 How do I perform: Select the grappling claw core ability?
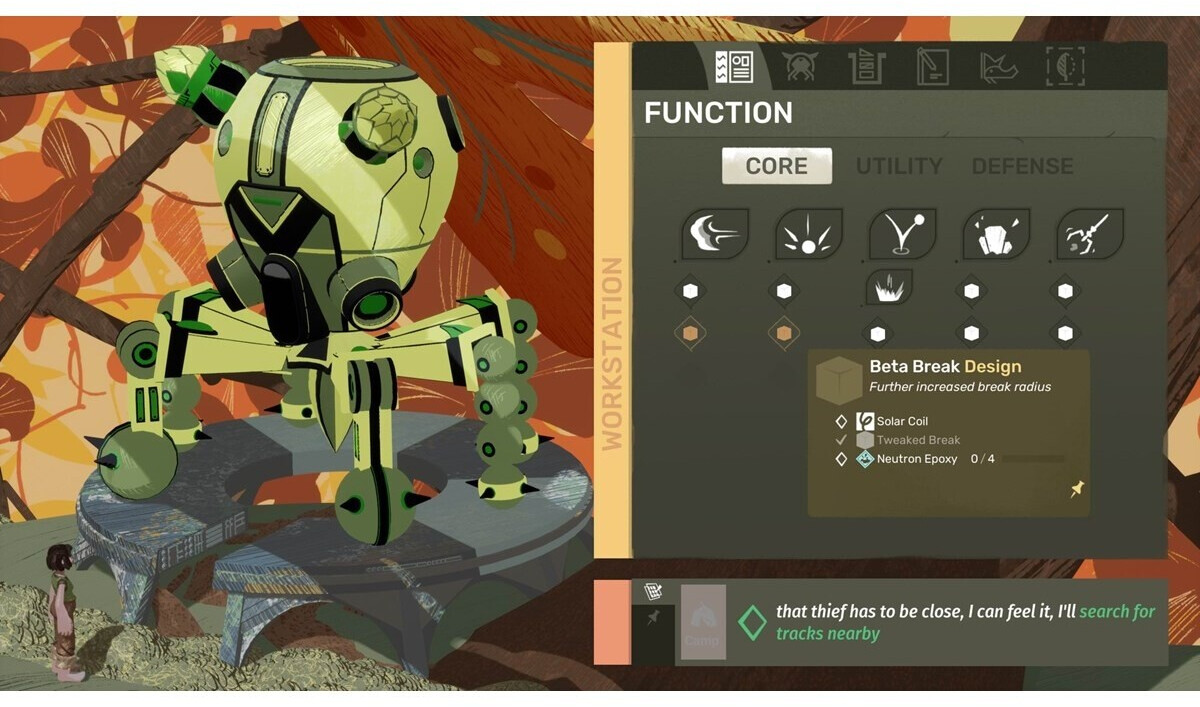[x=1090, y=234]
